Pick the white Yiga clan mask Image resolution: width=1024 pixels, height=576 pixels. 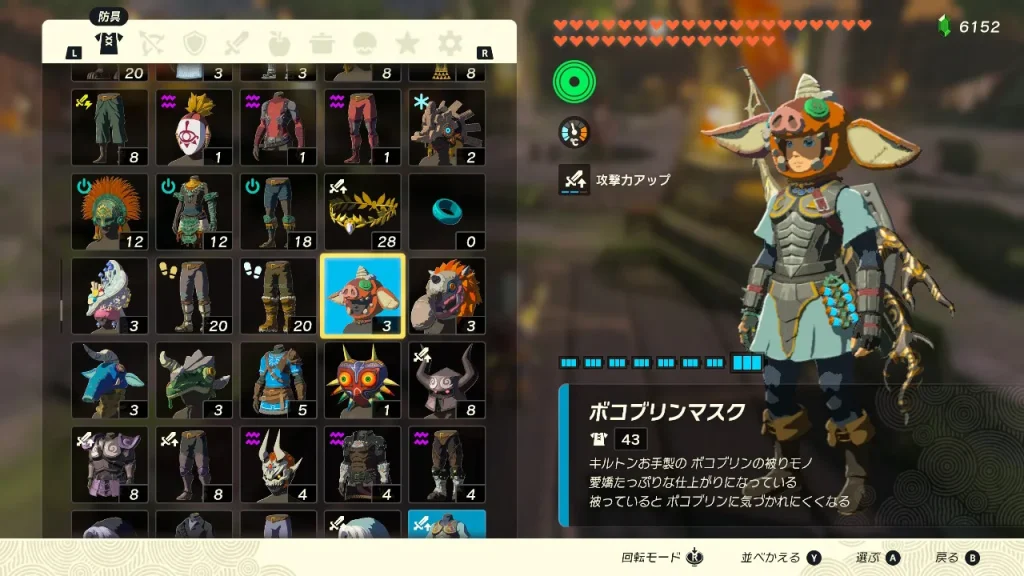[x=194, y=128]
